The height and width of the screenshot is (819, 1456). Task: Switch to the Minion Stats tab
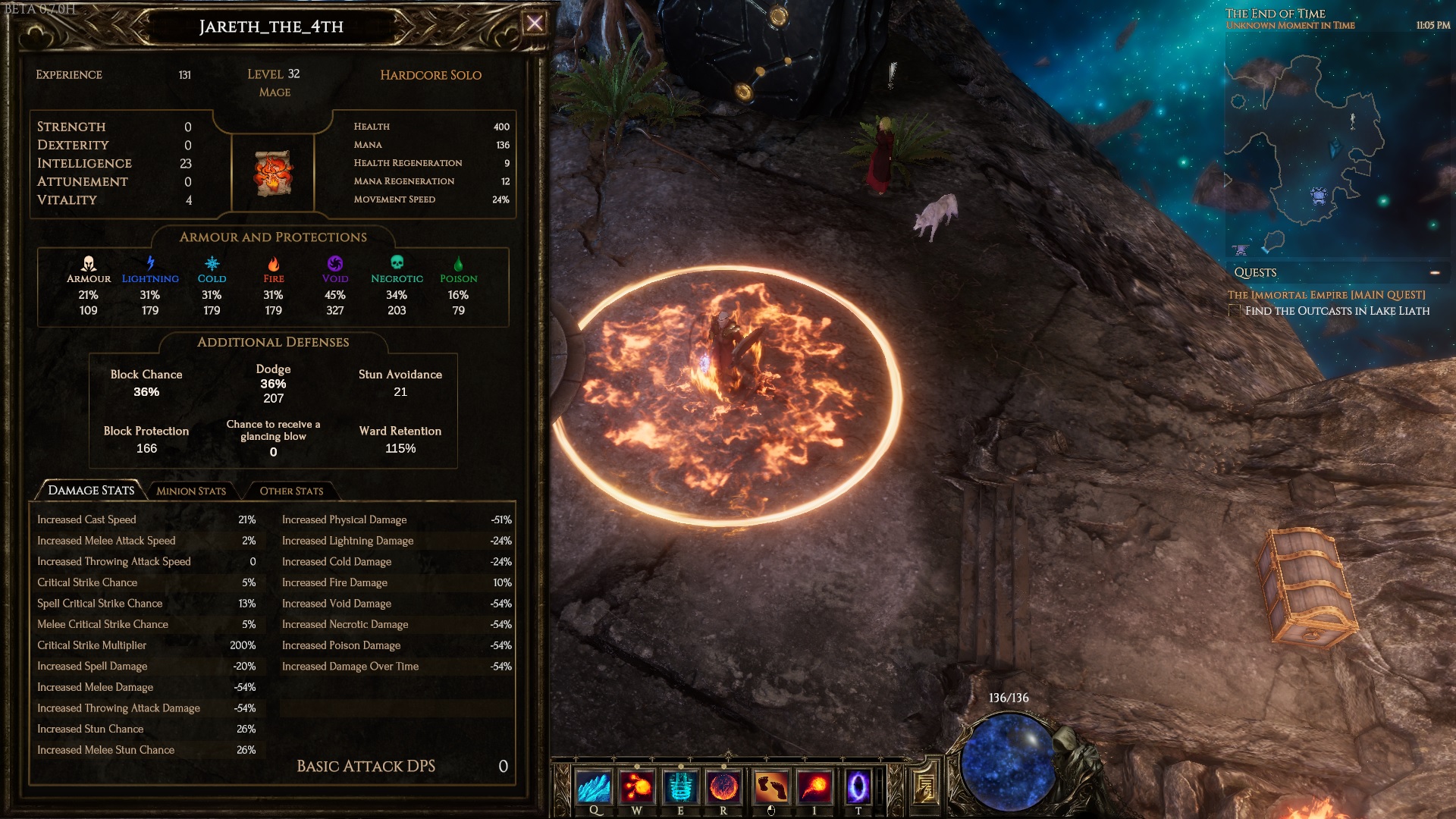pos(191,491)
